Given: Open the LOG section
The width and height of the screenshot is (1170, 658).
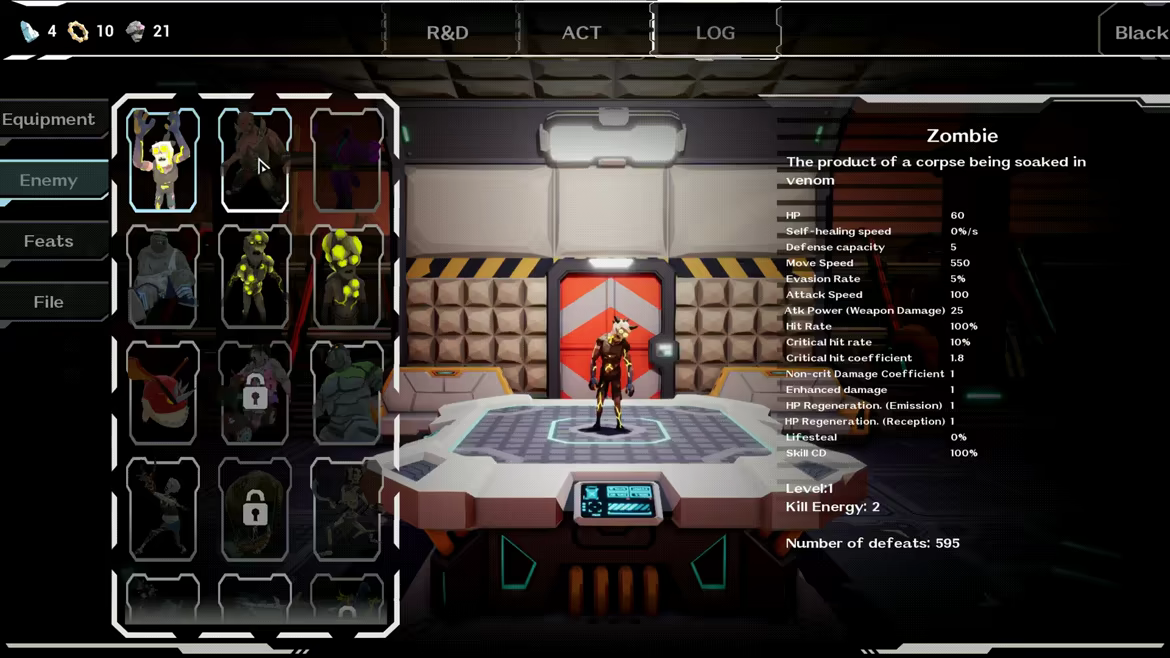Looking at the screenshot, I should 715,33.
